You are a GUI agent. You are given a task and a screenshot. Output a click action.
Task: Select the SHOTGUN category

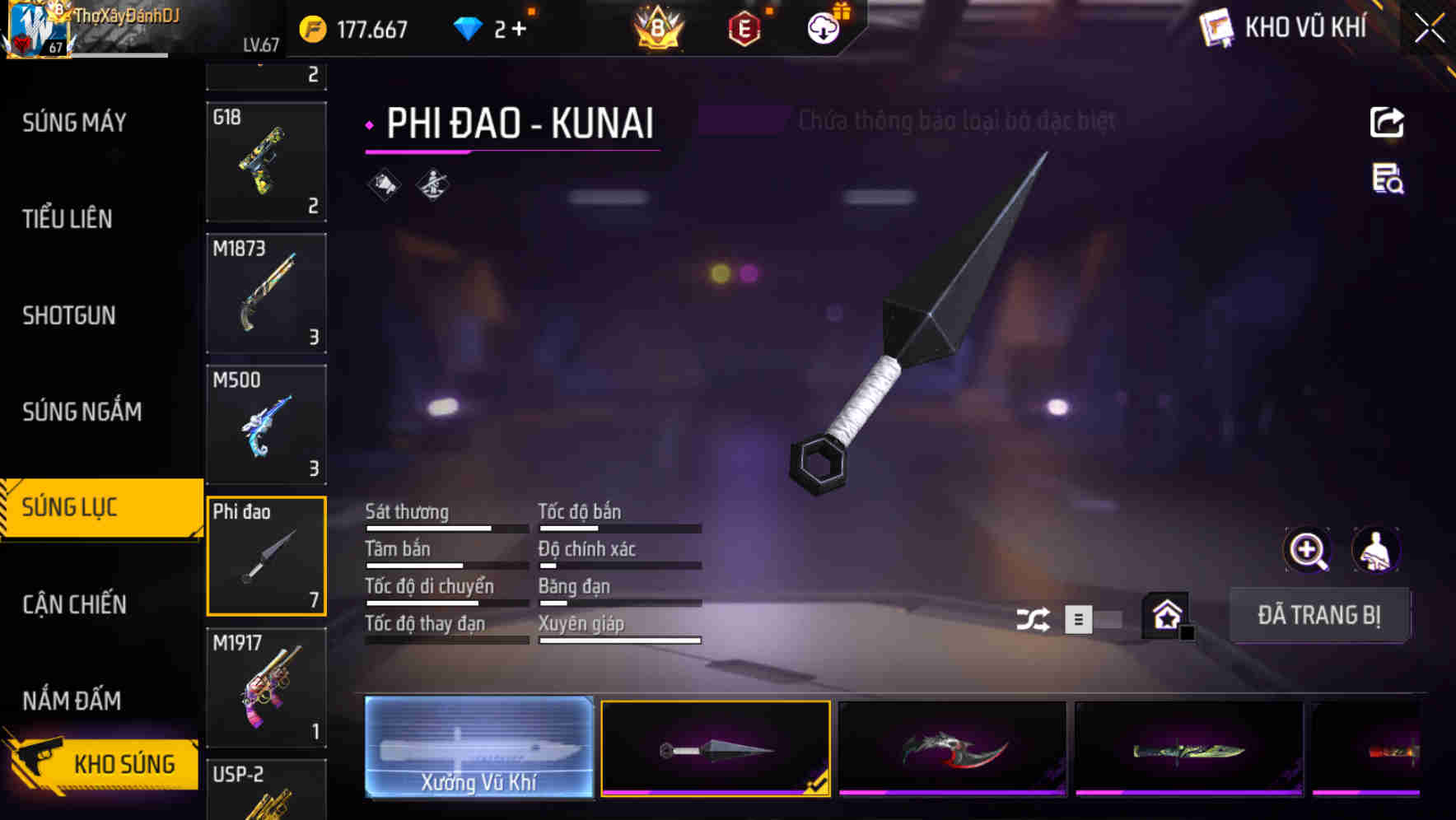[x=69, y=315]
